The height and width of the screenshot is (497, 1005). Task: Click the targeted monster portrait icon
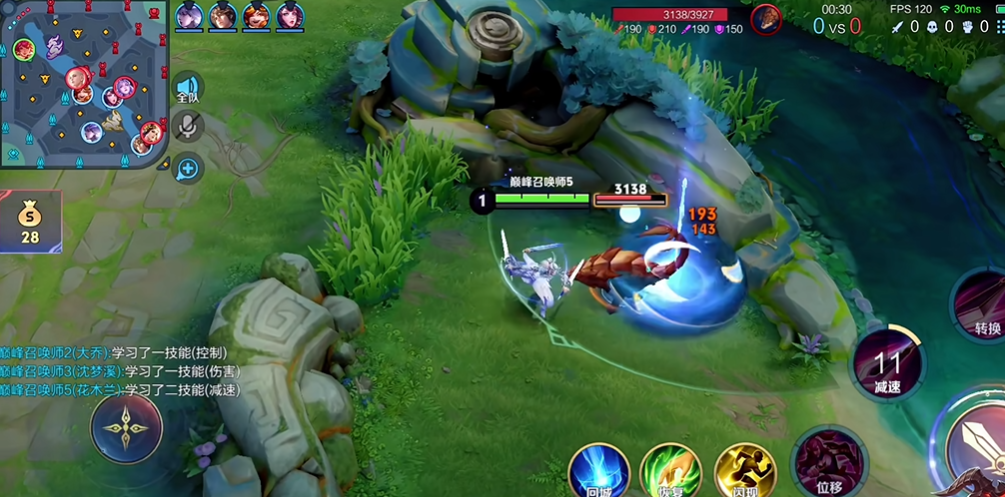(767, 17)
